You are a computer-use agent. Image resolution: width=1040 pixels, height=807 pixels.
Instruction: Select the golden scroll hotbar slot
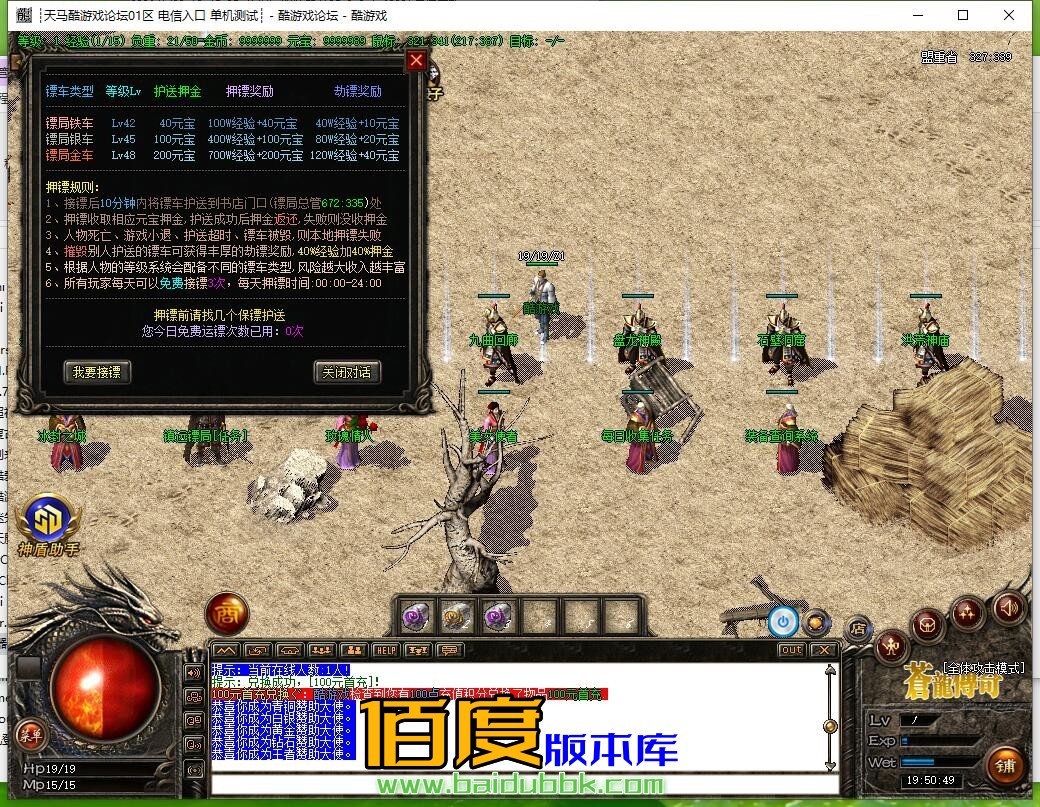tap(456, 616)
